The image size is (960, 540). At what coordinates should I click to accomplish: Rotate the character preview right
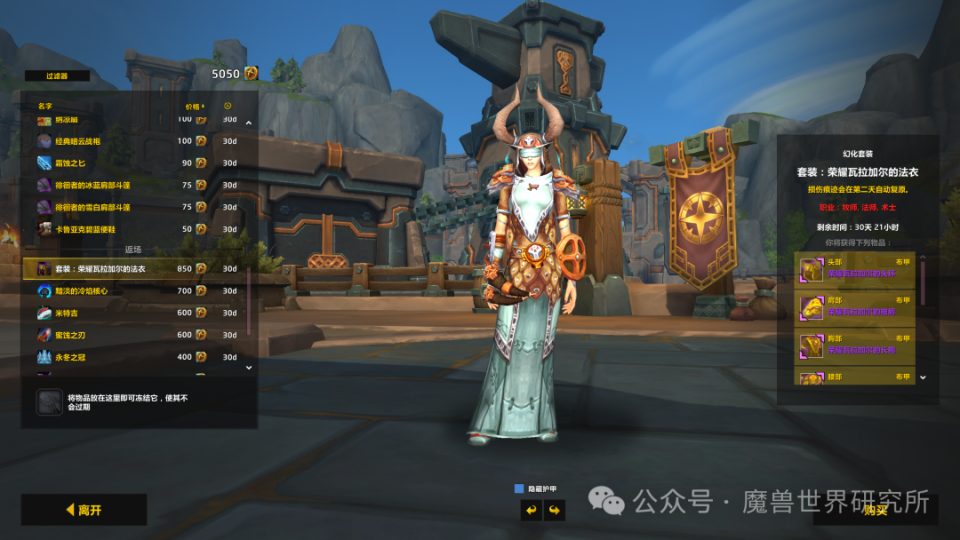[x=553, y=510]
